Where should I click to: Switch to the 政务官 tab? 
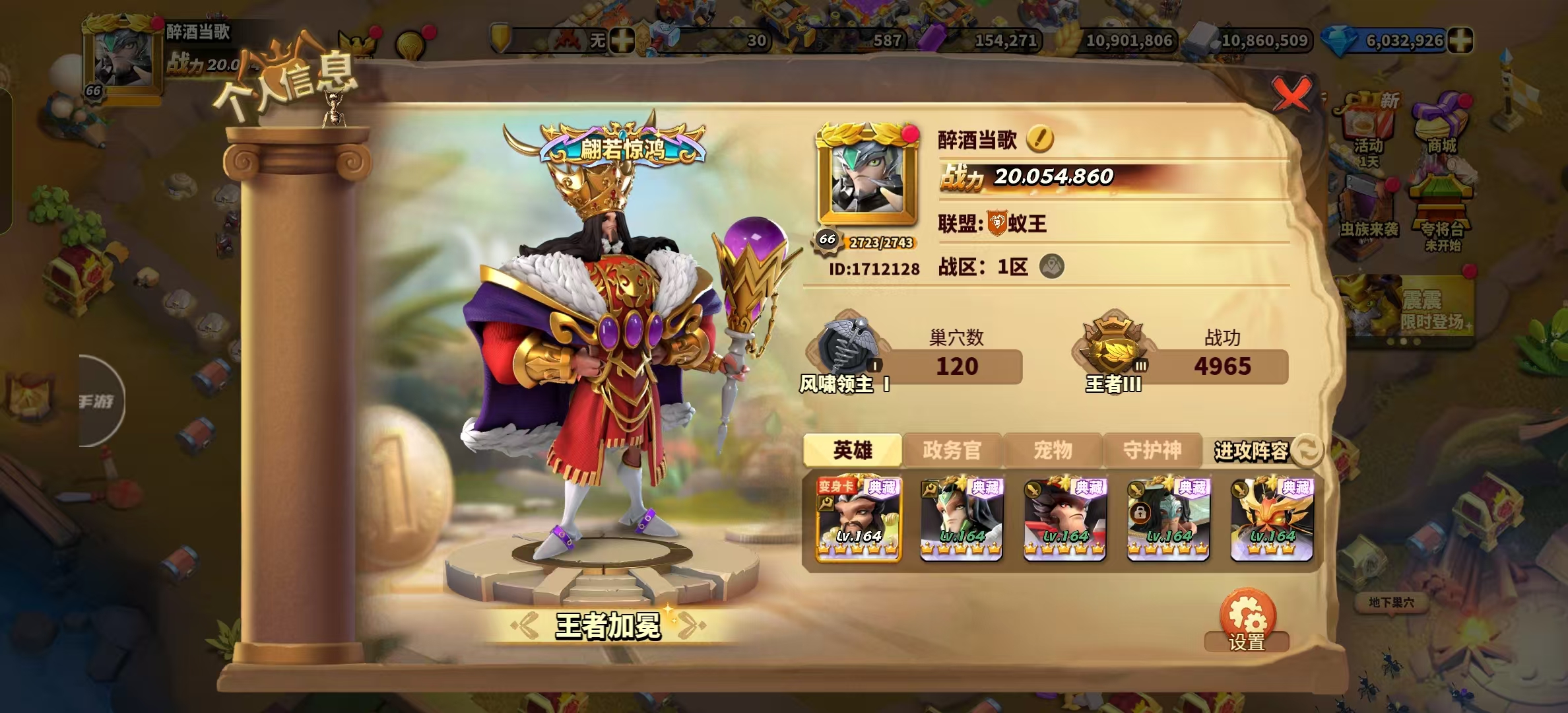tap(952, 450)
